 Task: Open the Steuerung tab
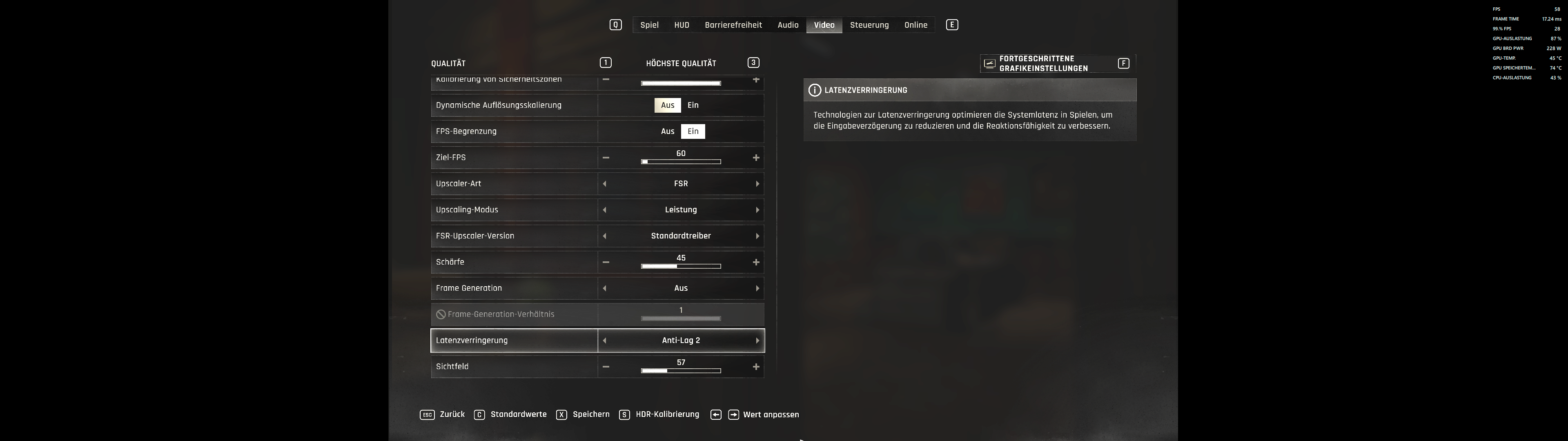click(x=869, y=24)
